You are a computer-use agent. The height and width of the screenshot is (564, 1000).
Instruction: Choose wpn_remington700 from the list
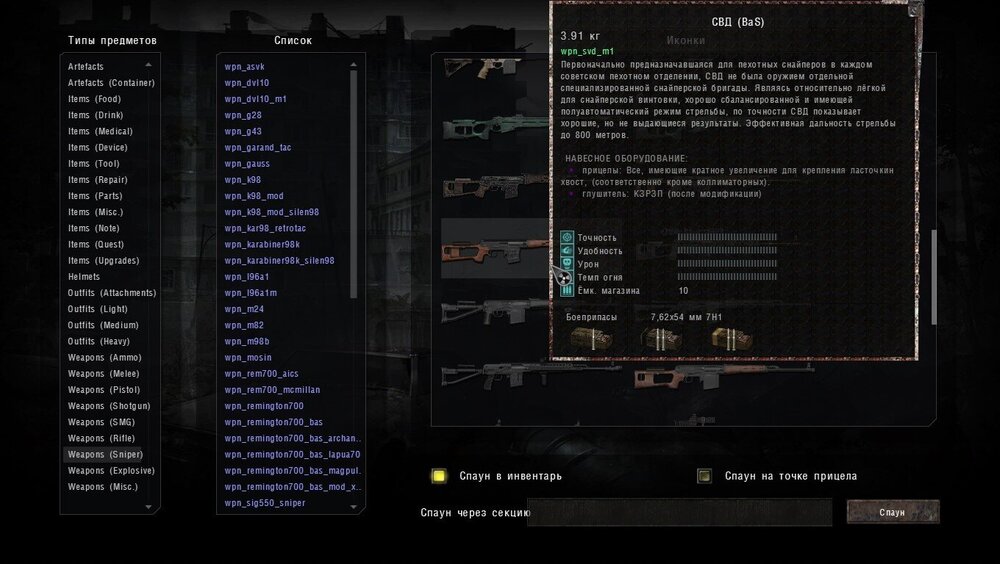(x=264, y=406)
